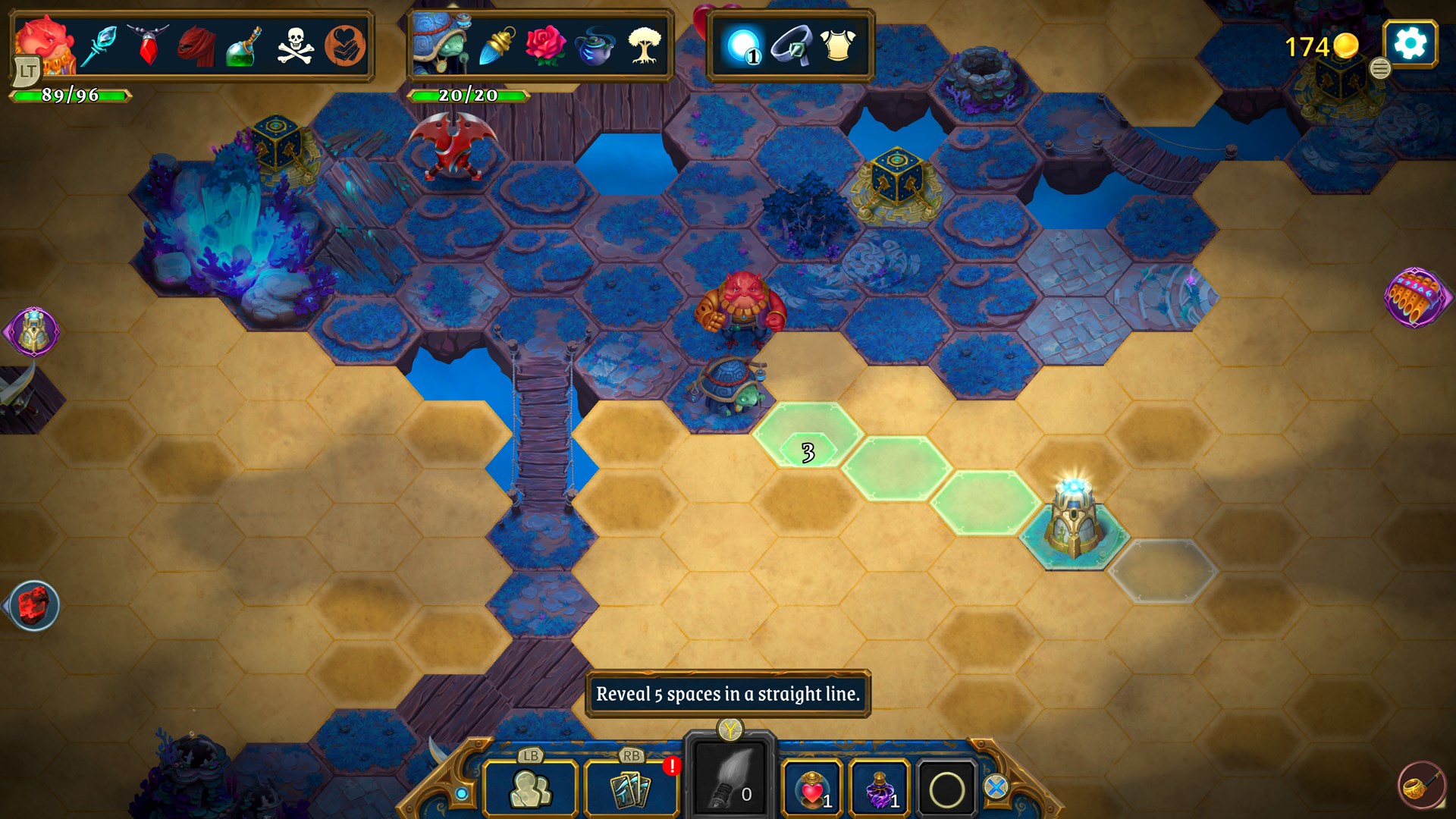This screenshot has height=819, width=1456.
Task: Click the green hex tile numbered 3
Action: (x=806, y=450)
